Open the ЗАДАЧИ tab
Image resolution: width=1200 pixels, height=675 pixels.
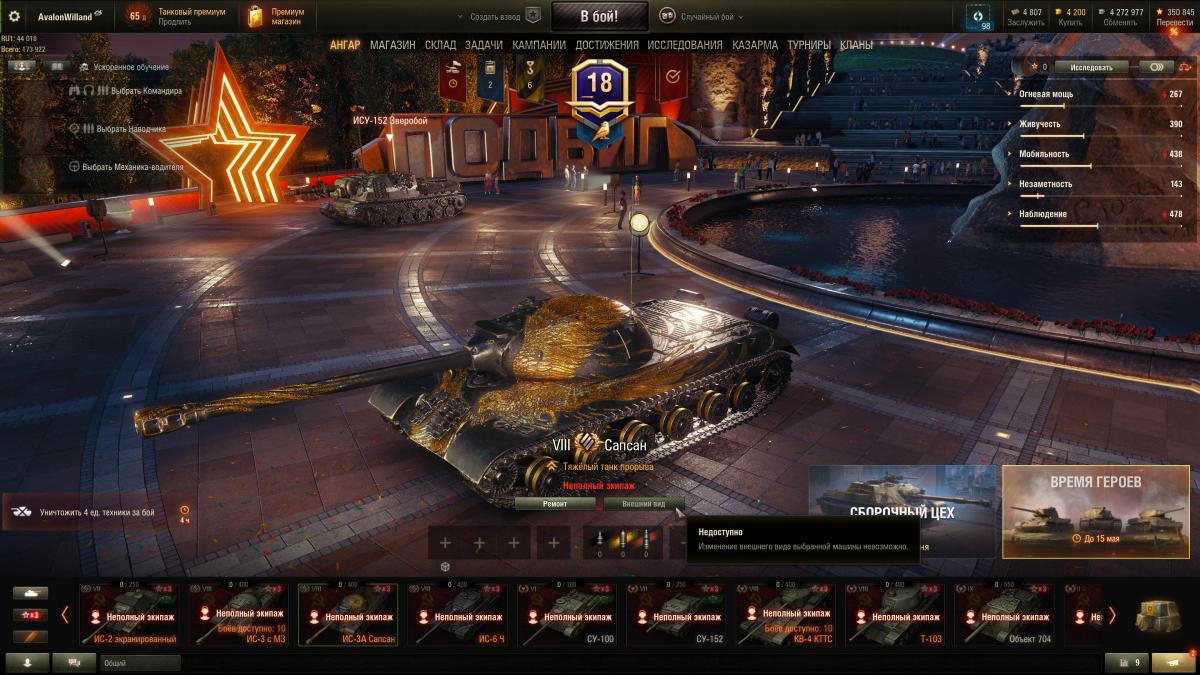[484, 45]
